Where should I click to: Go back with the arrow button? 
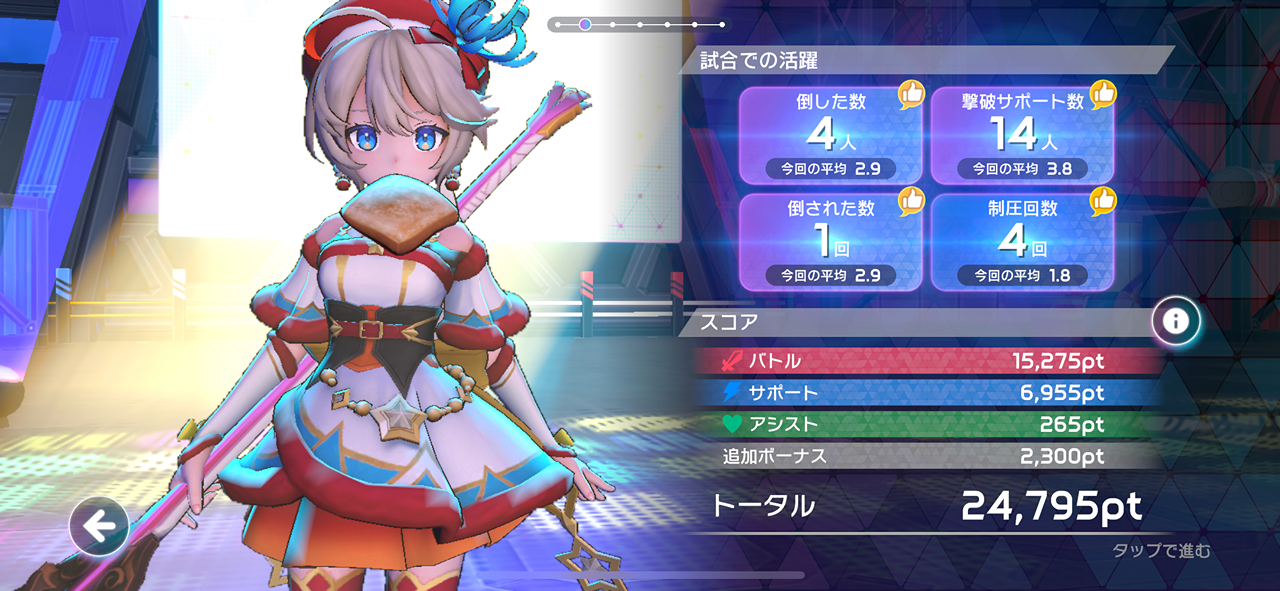99,526
